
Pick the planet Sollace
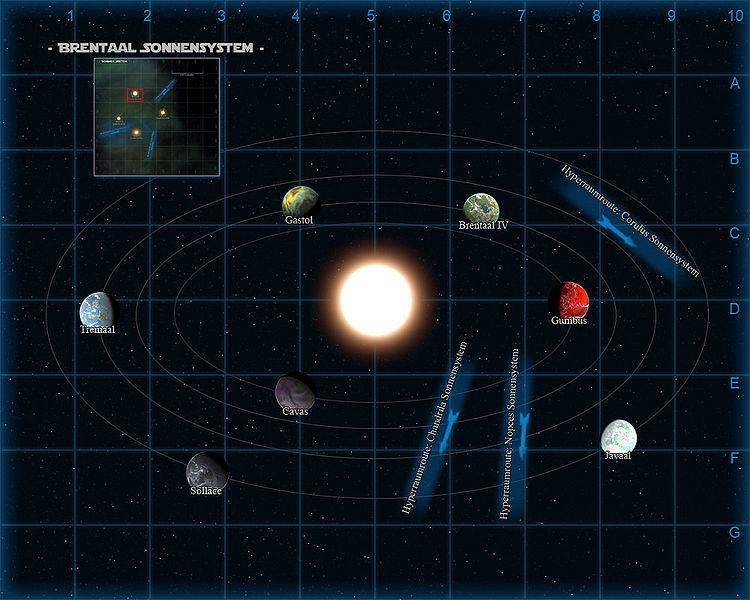click(205, 468)
